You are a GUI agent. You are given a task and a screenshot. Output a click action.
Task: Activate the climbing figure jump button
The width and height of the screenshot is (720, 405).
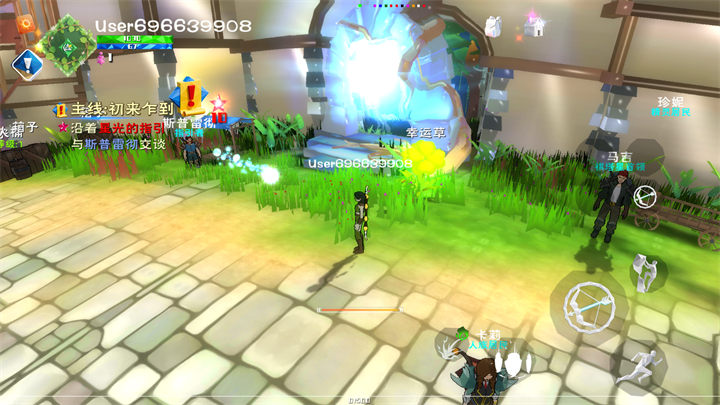pyautogui.click(x=645, y=271)
